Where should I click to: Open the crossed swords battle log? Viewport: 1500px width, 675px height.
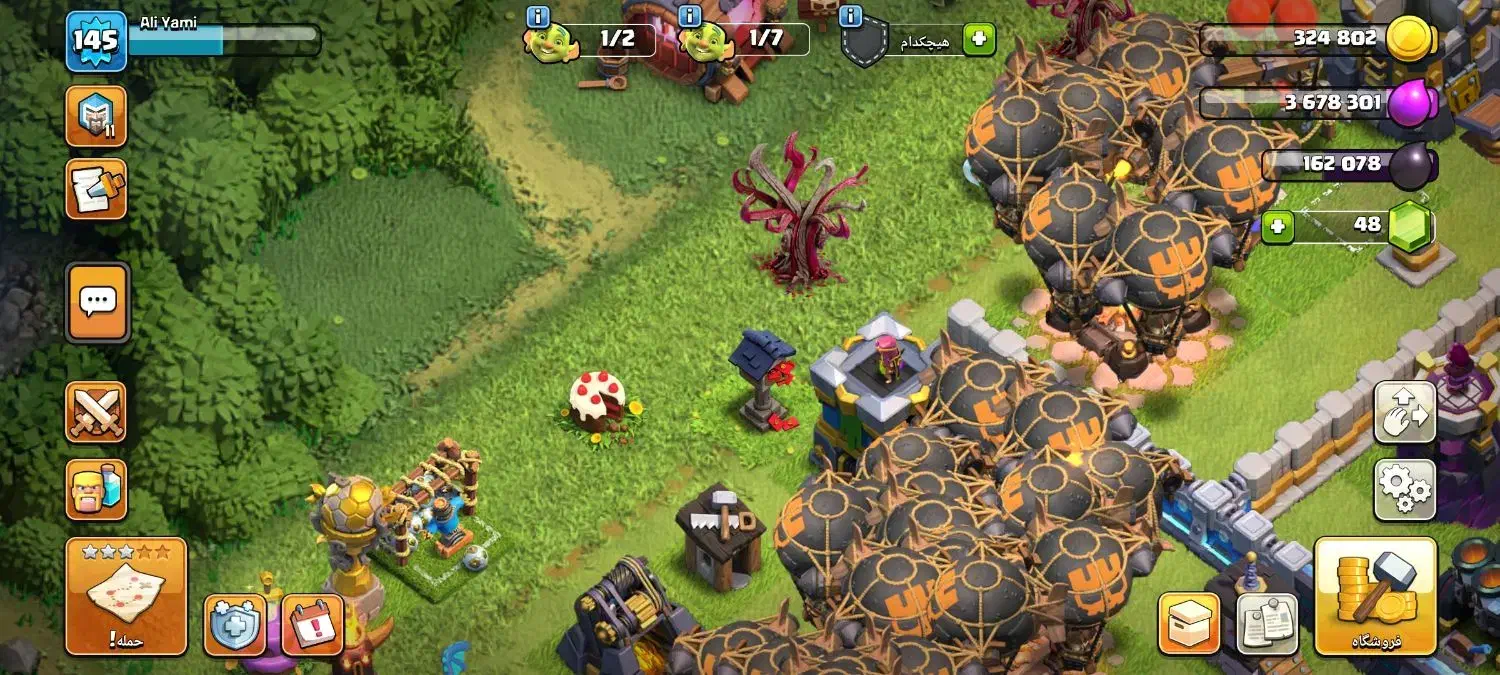coord(96,412)
